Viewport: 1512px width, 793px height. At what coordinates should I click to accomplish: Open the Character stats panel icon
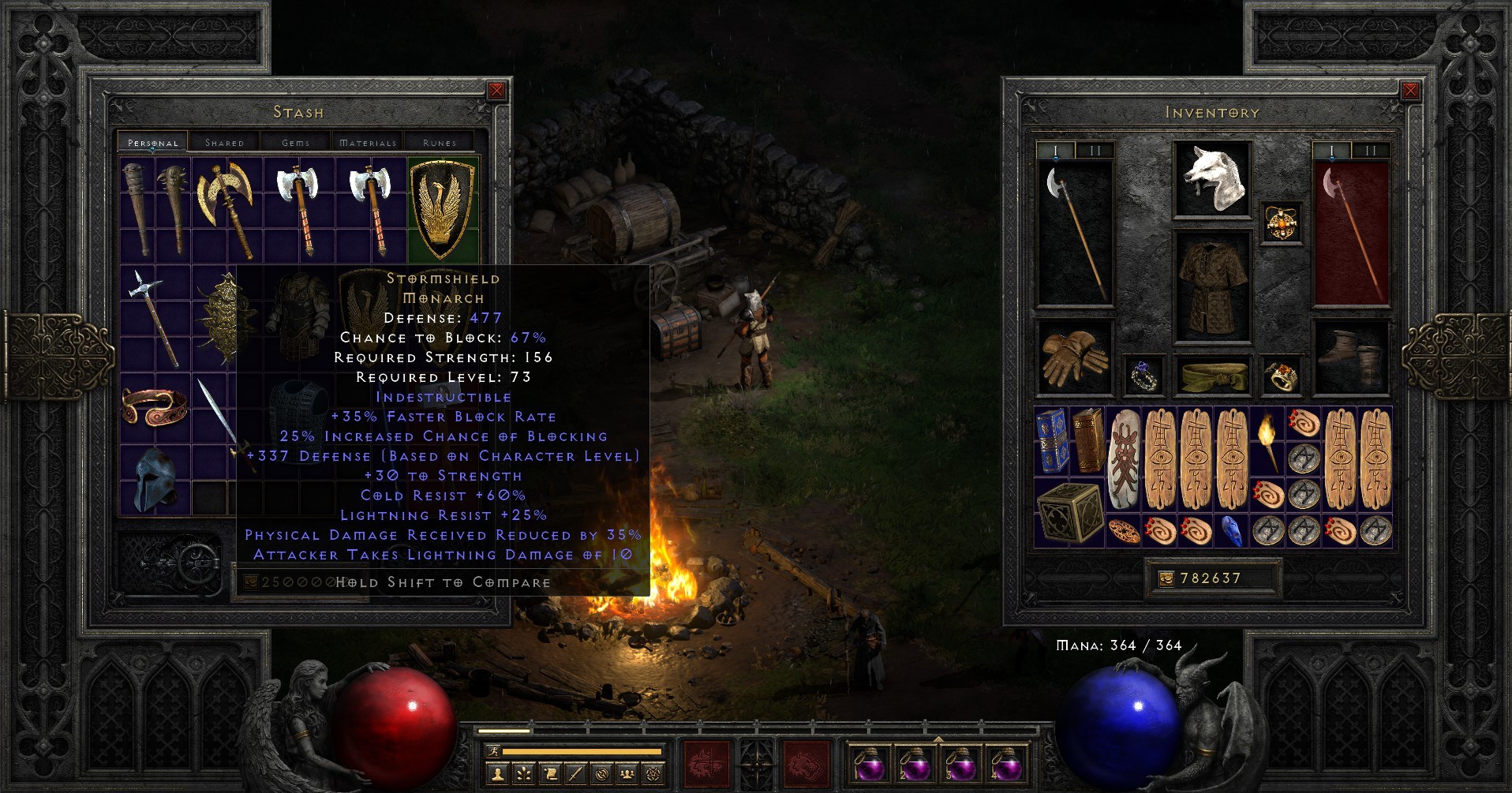[497, 775]
